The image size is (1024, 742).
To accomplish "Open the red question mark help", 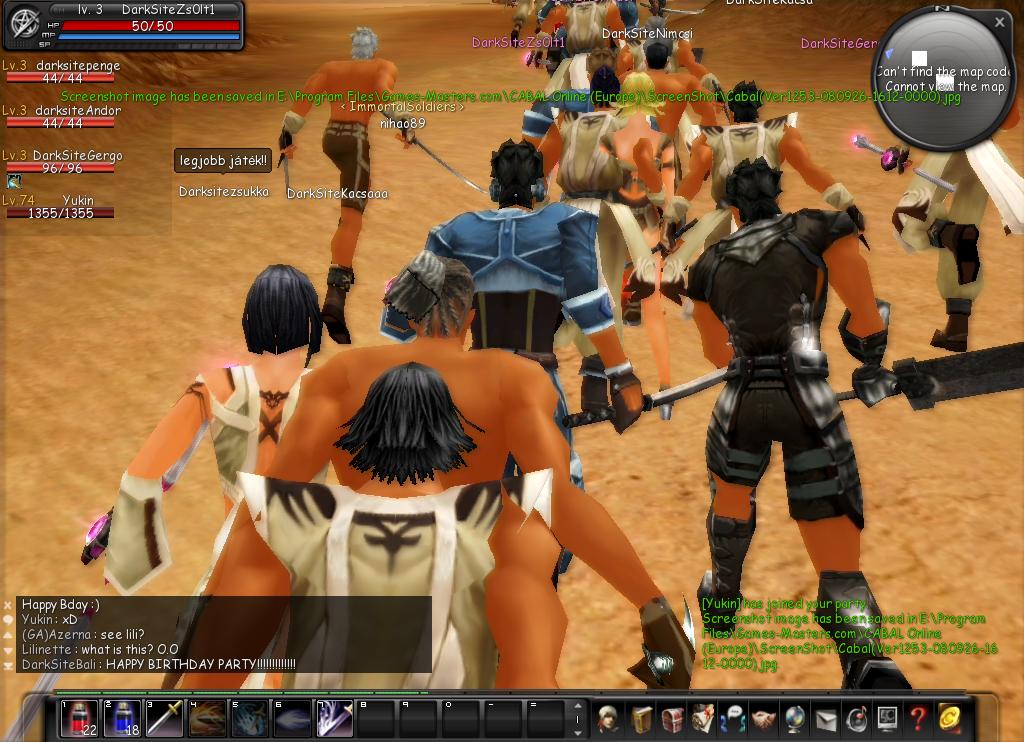I will pos(917,718).
